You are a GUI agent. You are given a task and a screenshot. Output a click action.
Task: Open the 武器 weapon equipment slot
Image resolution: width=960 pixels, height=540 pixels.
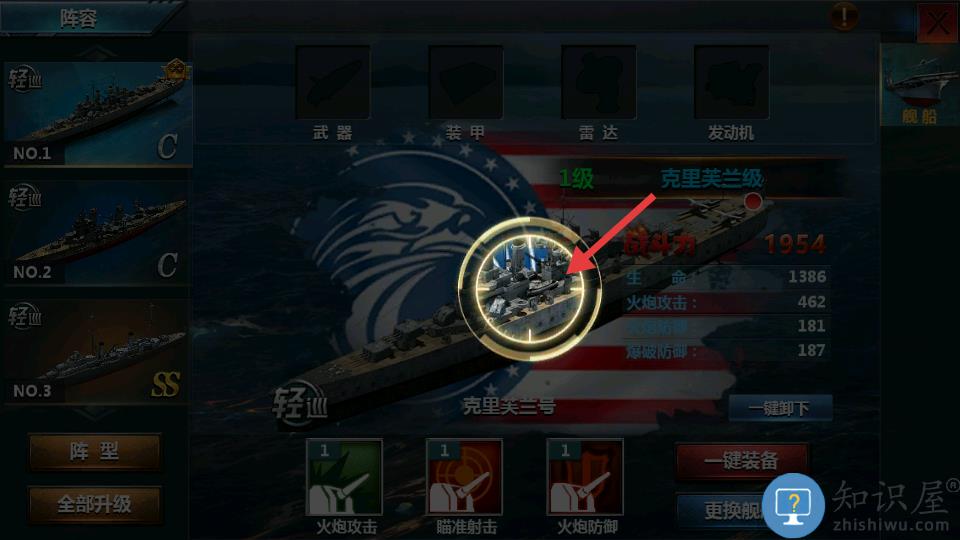pos(332,84)
